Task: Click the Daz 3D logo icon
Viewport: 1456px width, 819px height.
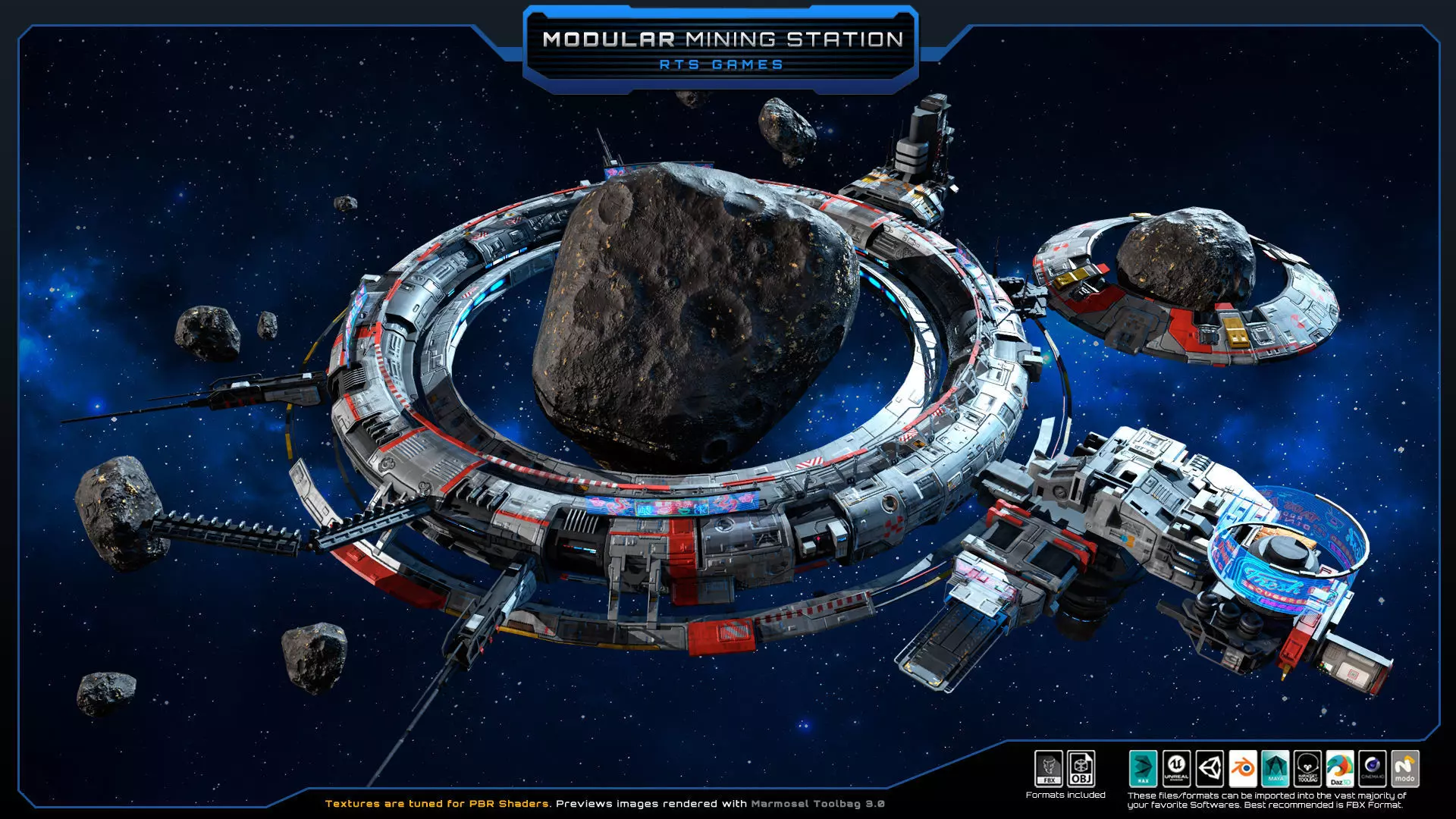Action: click(x=1340, y=769)
